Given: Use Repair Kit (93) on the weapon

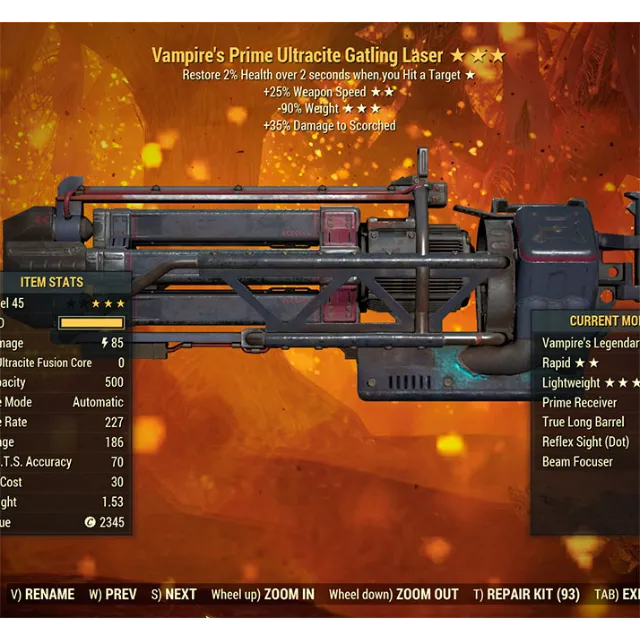Looking at the screenshot, I should pyautogui.click(x=527, y=594).
